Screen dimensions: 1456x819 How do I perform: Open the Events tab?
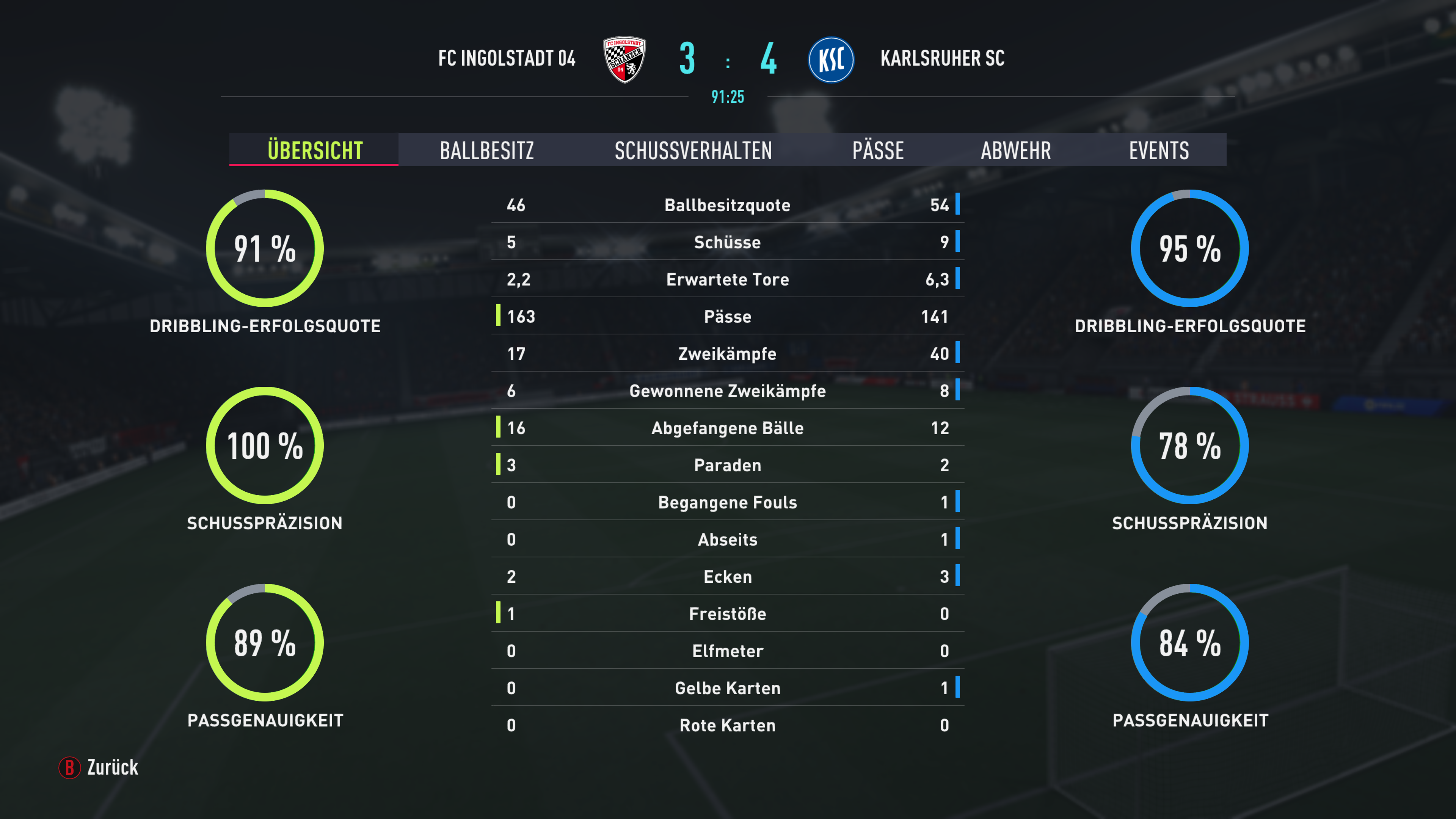point(1159,151)
